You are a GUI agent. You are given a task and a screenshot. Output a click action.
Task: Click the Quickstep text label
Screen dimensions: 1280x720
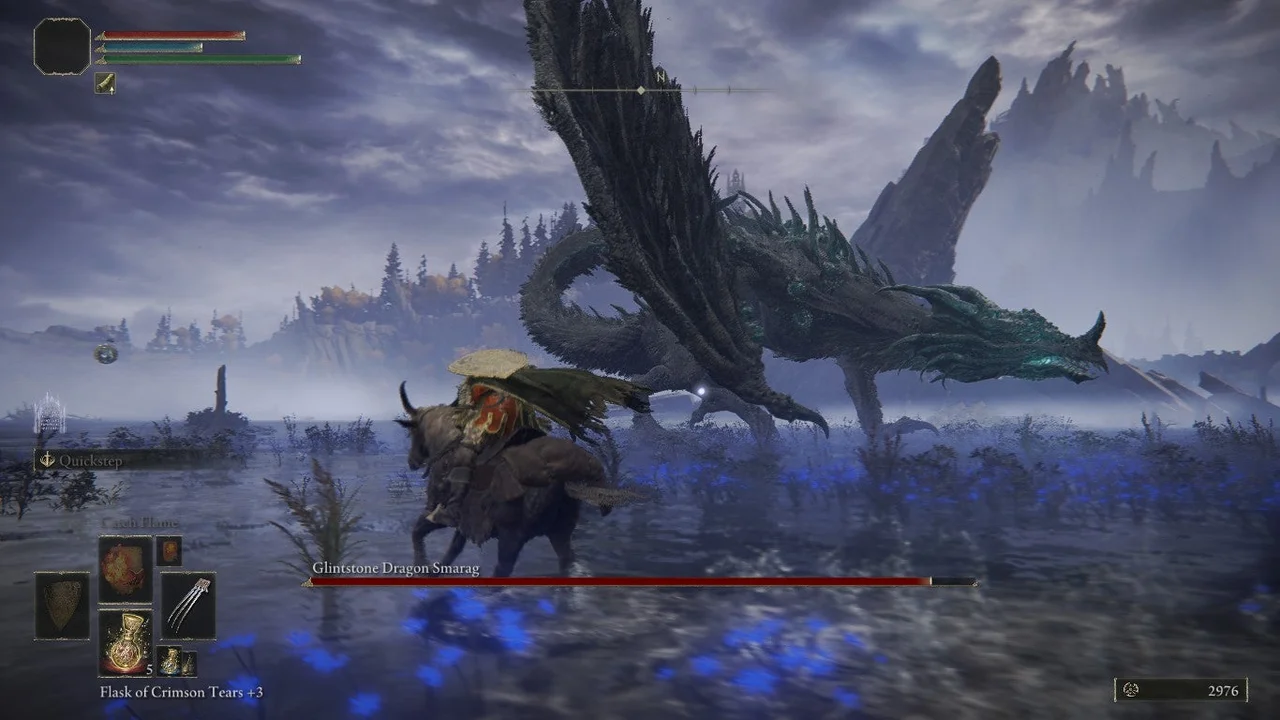[x=90, y=461]
